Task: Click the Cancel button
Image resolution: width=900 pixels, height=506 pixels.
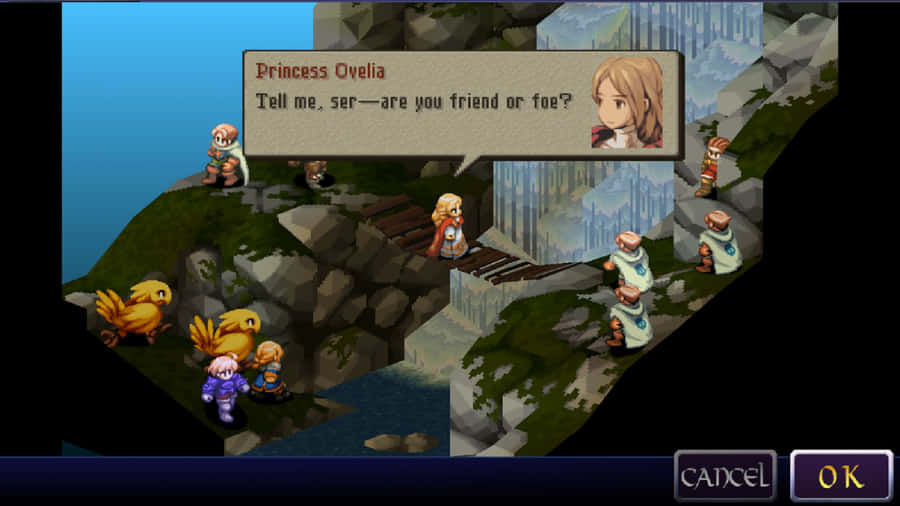Action: tap(725, 475)
